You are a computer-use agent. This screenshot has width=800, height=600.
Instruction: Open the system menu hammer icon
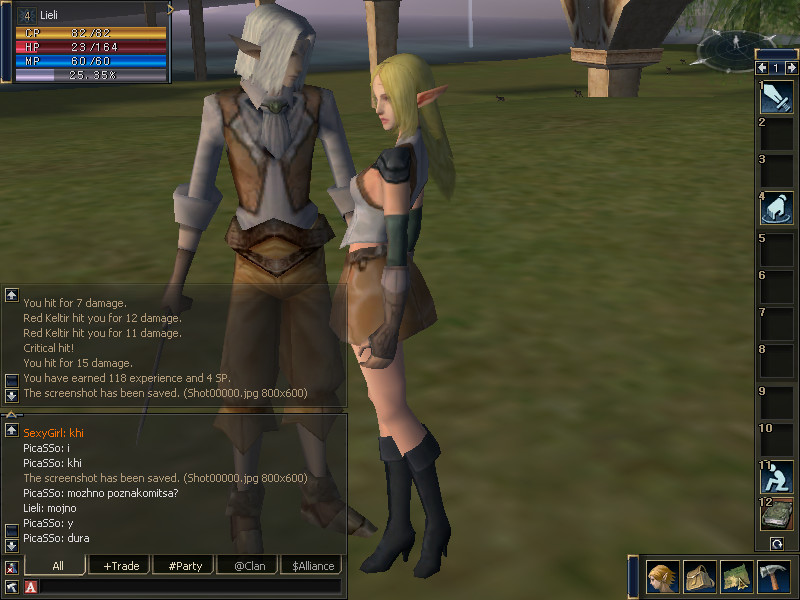773,577
